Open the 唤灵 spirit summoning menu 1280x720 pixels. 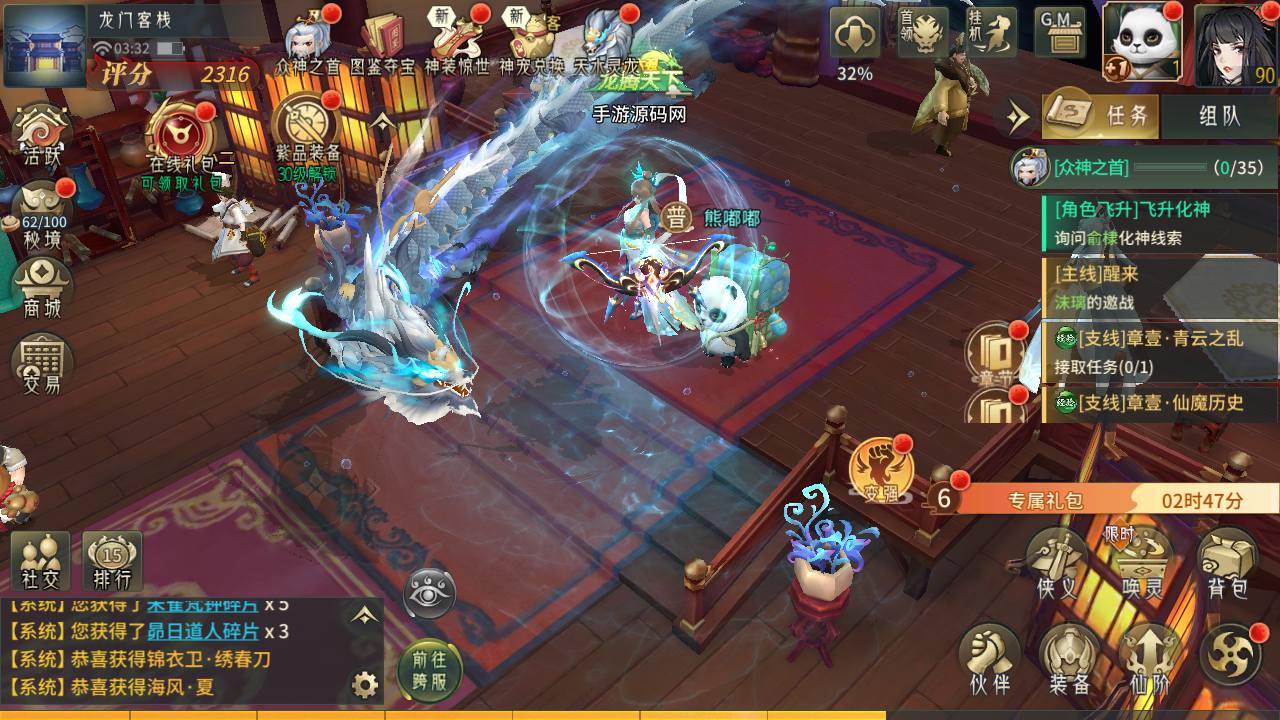pyautogui.click(x=1143, y=563)
